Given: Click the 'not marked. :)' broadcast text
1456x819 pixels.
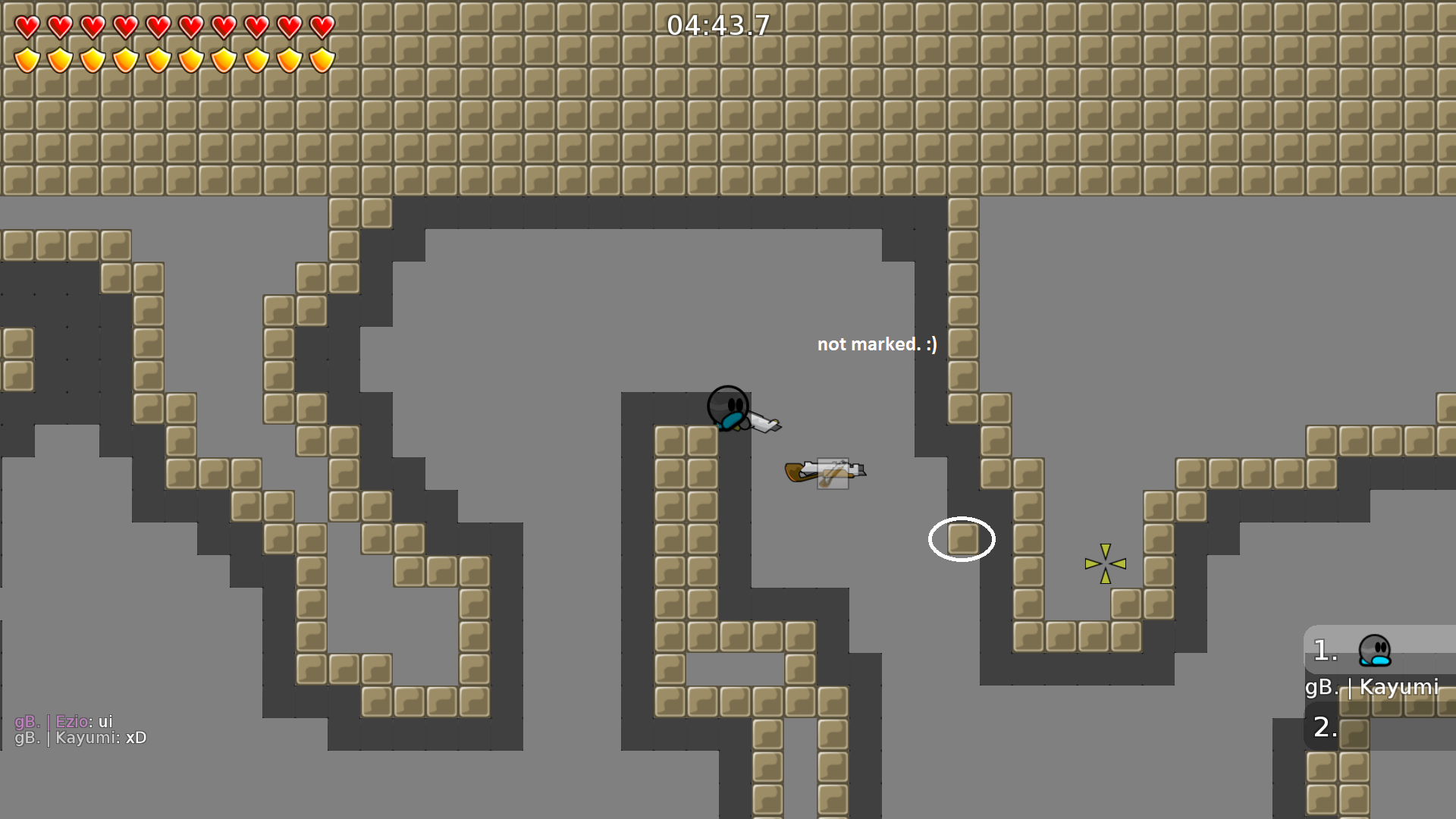Looking at the screenshot, I should point(877,344).
